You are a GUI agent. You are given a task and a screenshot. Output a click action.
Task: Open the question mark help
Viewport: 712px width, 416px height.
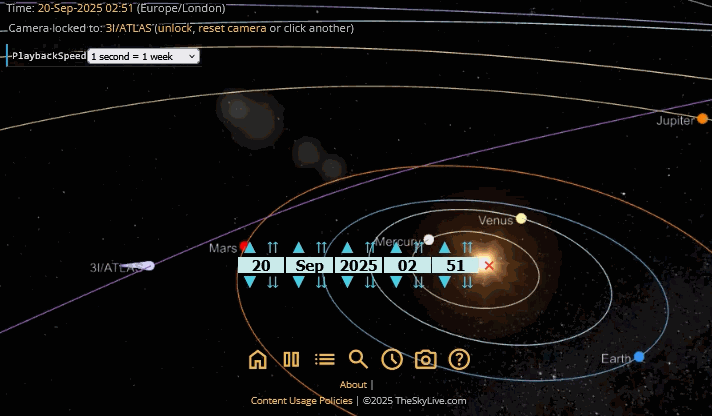459,360
